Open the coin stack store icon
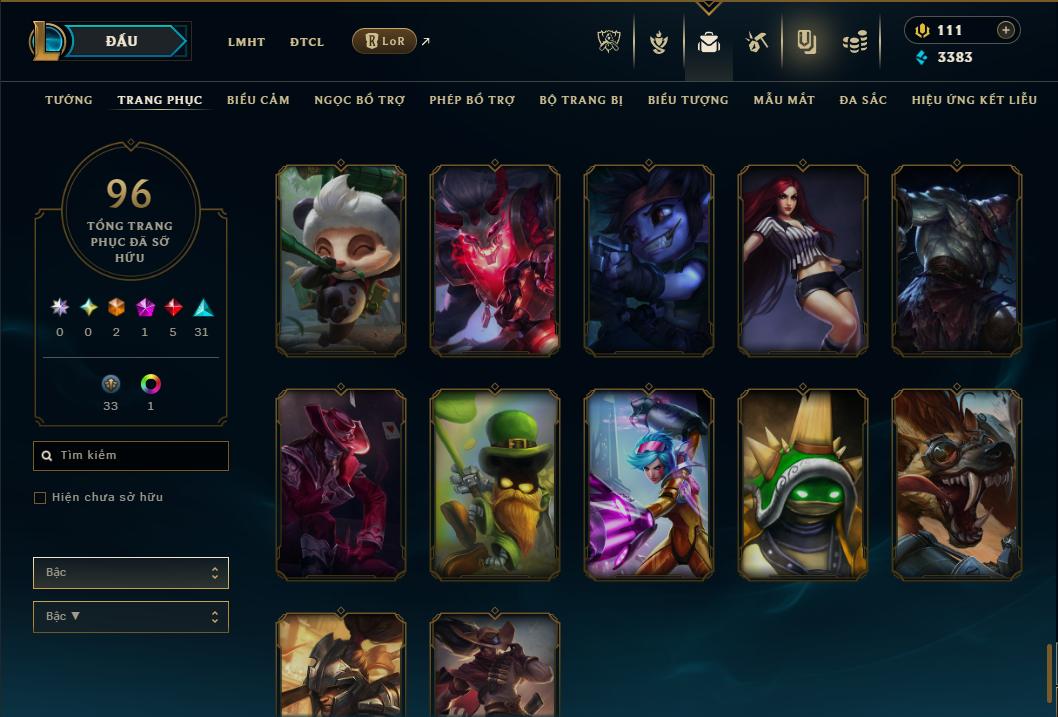Screen dimensions: 1058x717 854,42
